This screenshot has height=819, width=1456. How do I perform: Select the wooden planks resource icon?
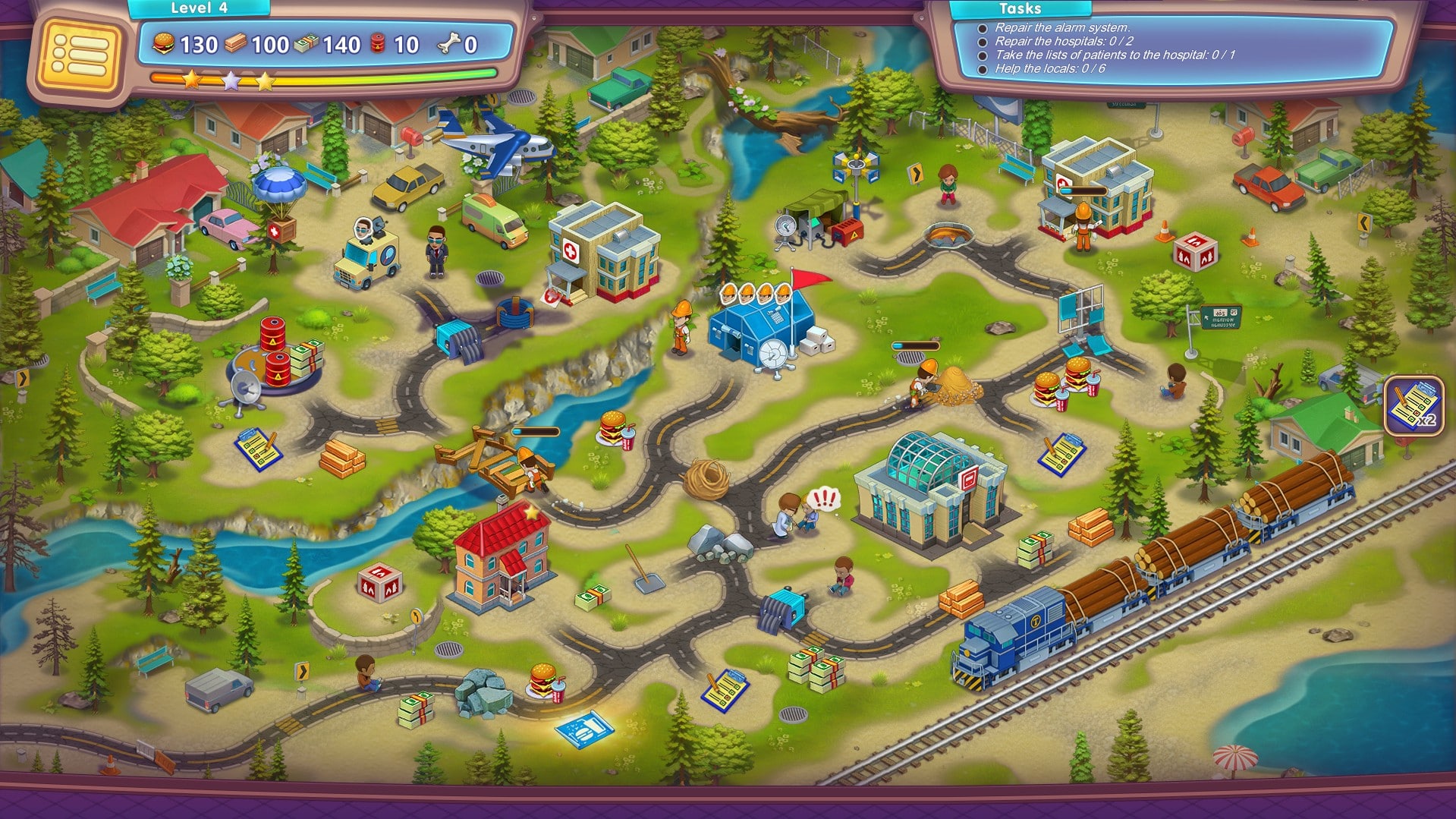pyautogui.click(x=235, y=44)
